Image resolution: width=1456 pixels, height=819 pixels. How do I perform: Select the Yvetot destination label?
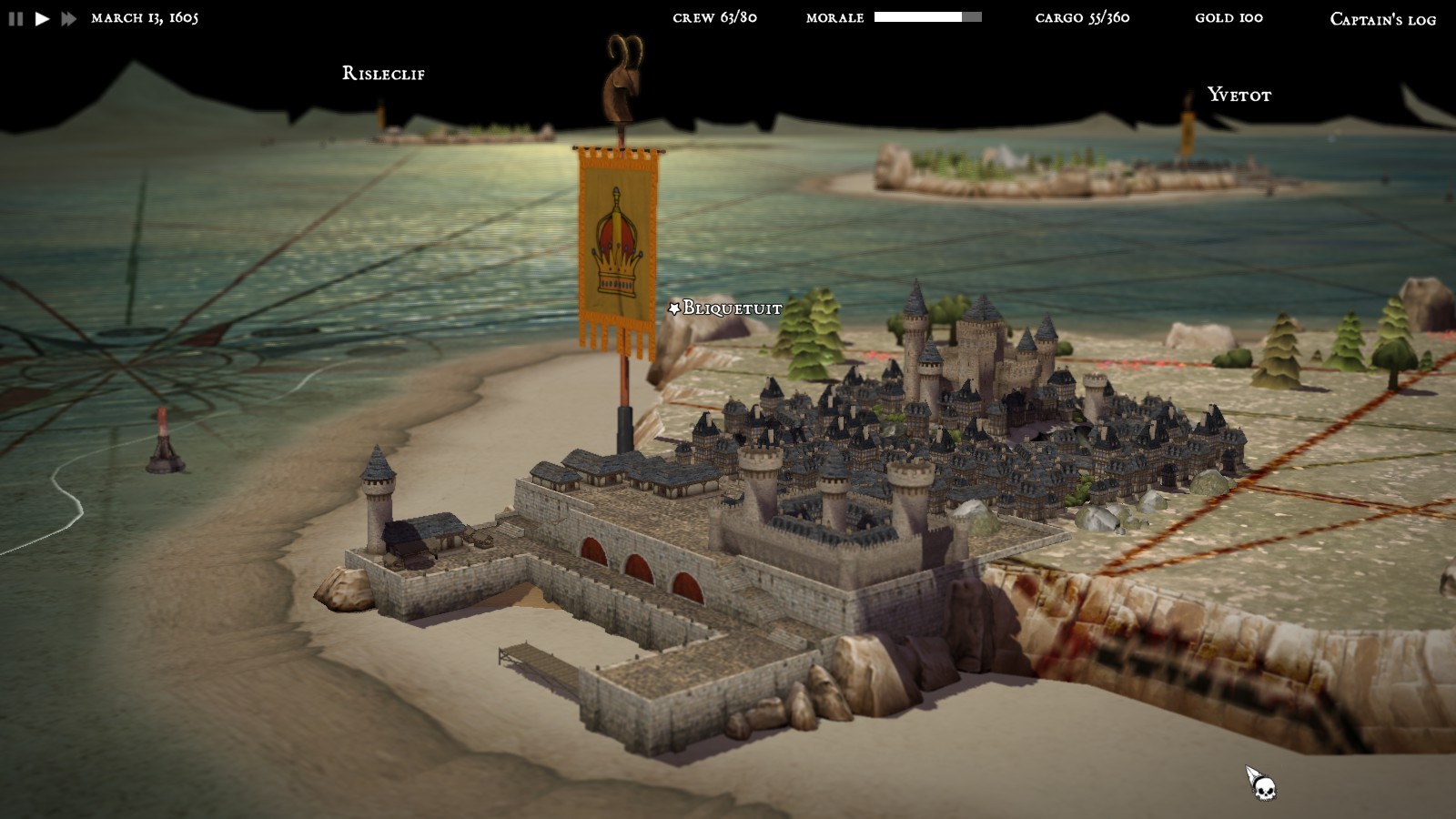(x=1239, y=95)
